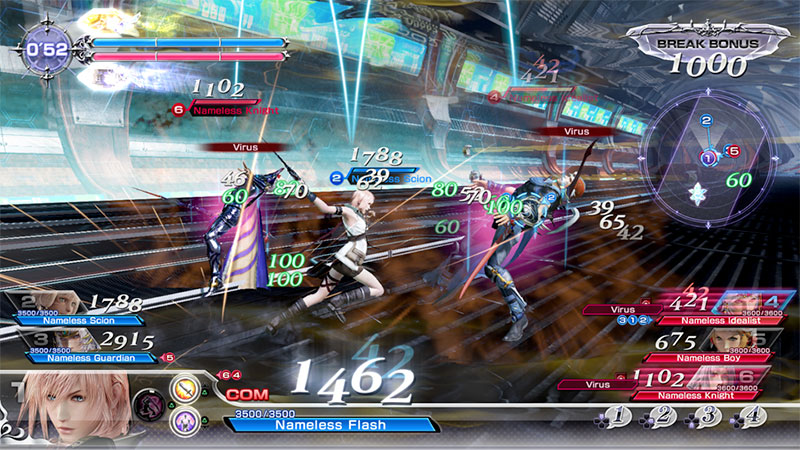Screen dimensions: 800x450
Task: Click the circular radar minimap
Action: [x=708, y=157]
